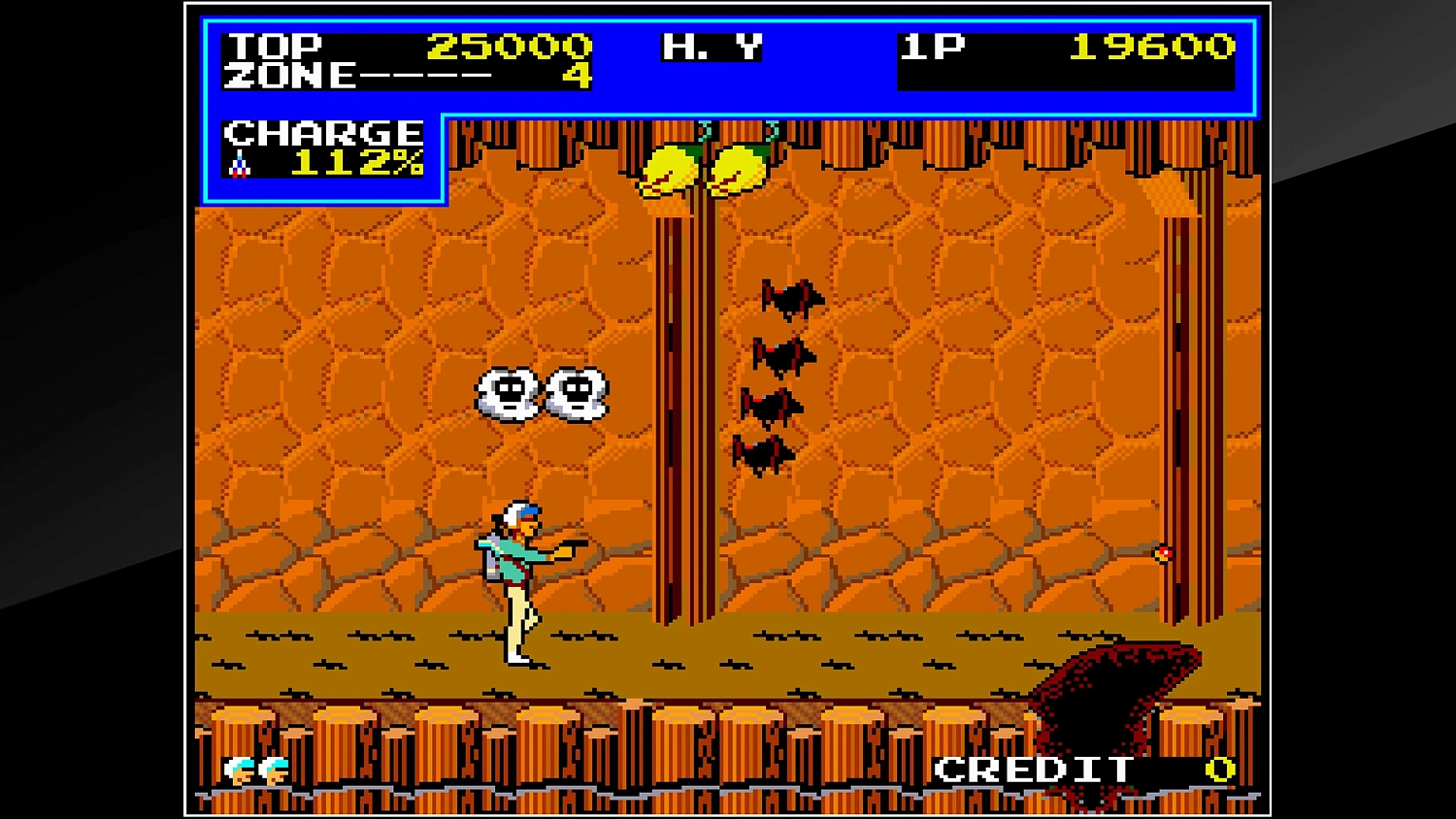Click the H.Y initials label
Image resolution: width=1456 pixels, height=819 pixels.
(x=711, y=47)
